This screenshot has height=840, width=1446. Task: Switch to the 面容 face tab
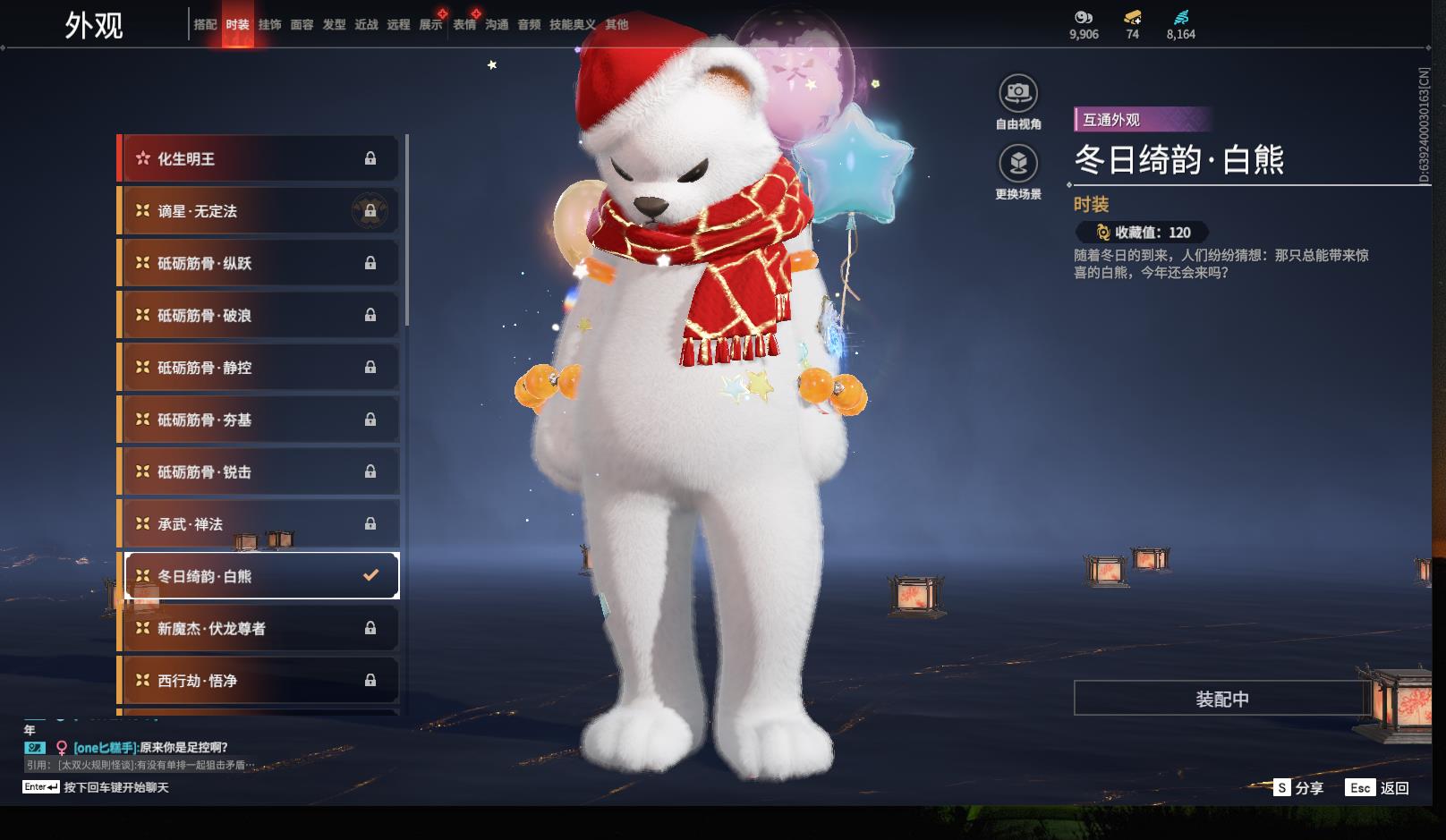click(302, 25)
